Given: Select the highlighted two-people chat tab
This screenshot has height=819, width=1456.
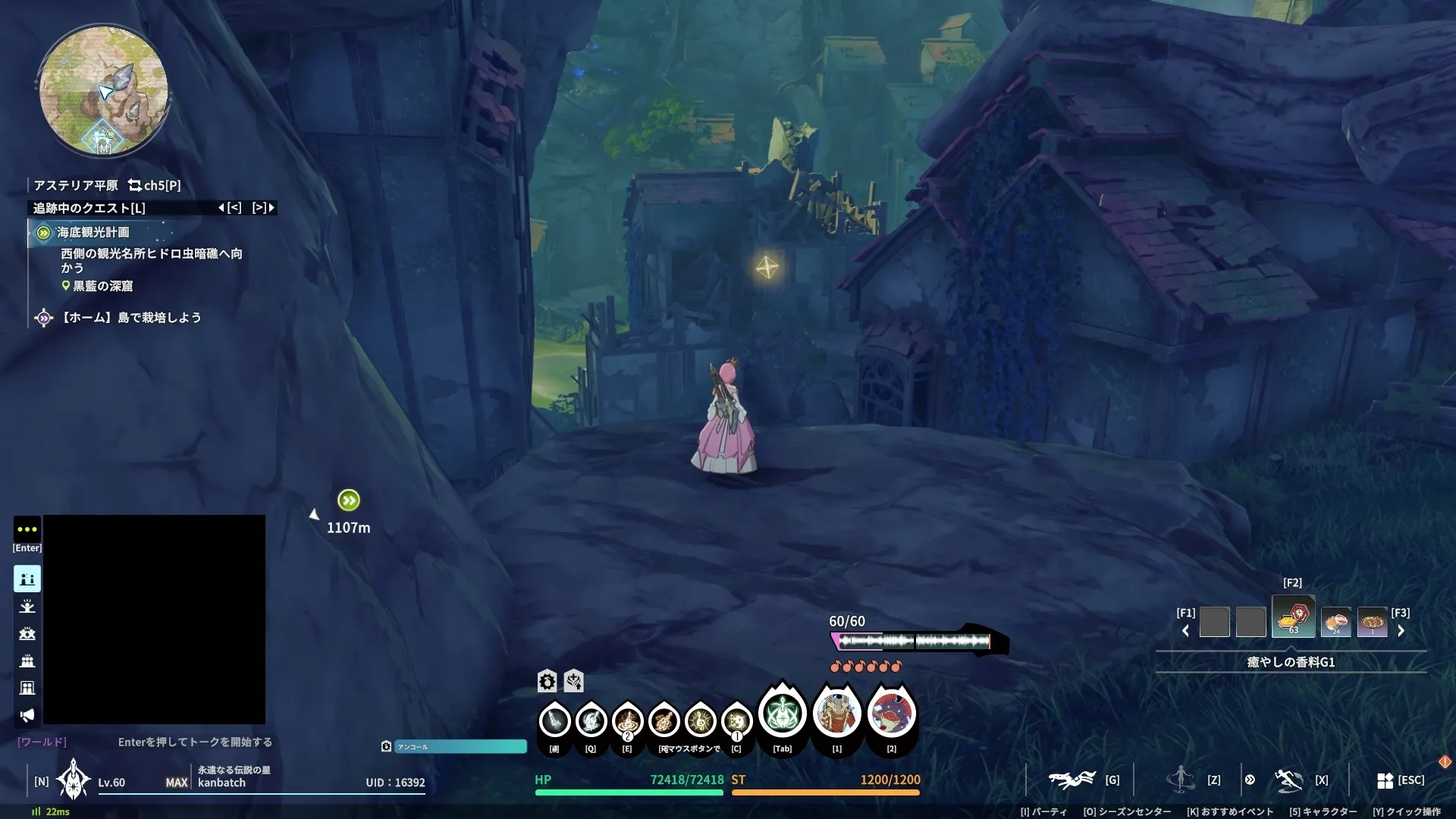Looking at the screenshot, I should pyautogui.click(x=27, y=579).
